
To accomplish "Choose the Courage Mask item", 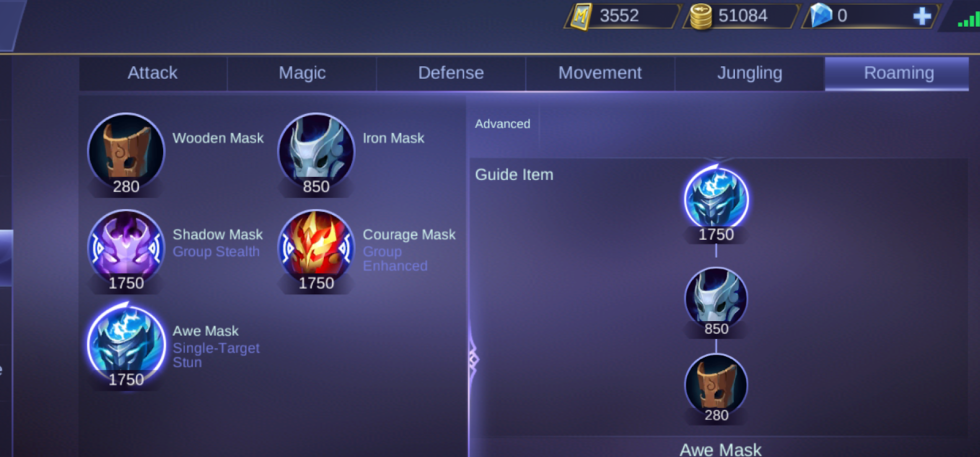I will click(x=316, y=247).
